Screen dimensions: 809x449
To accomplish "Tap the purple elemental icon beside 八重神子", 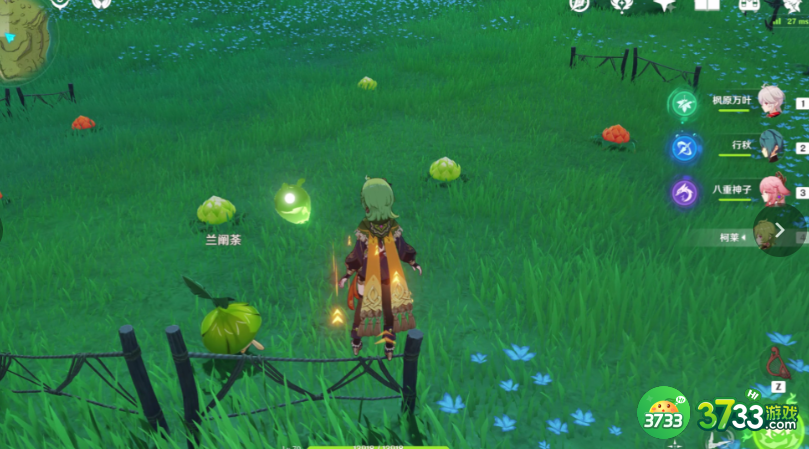I will coord(685,192).
